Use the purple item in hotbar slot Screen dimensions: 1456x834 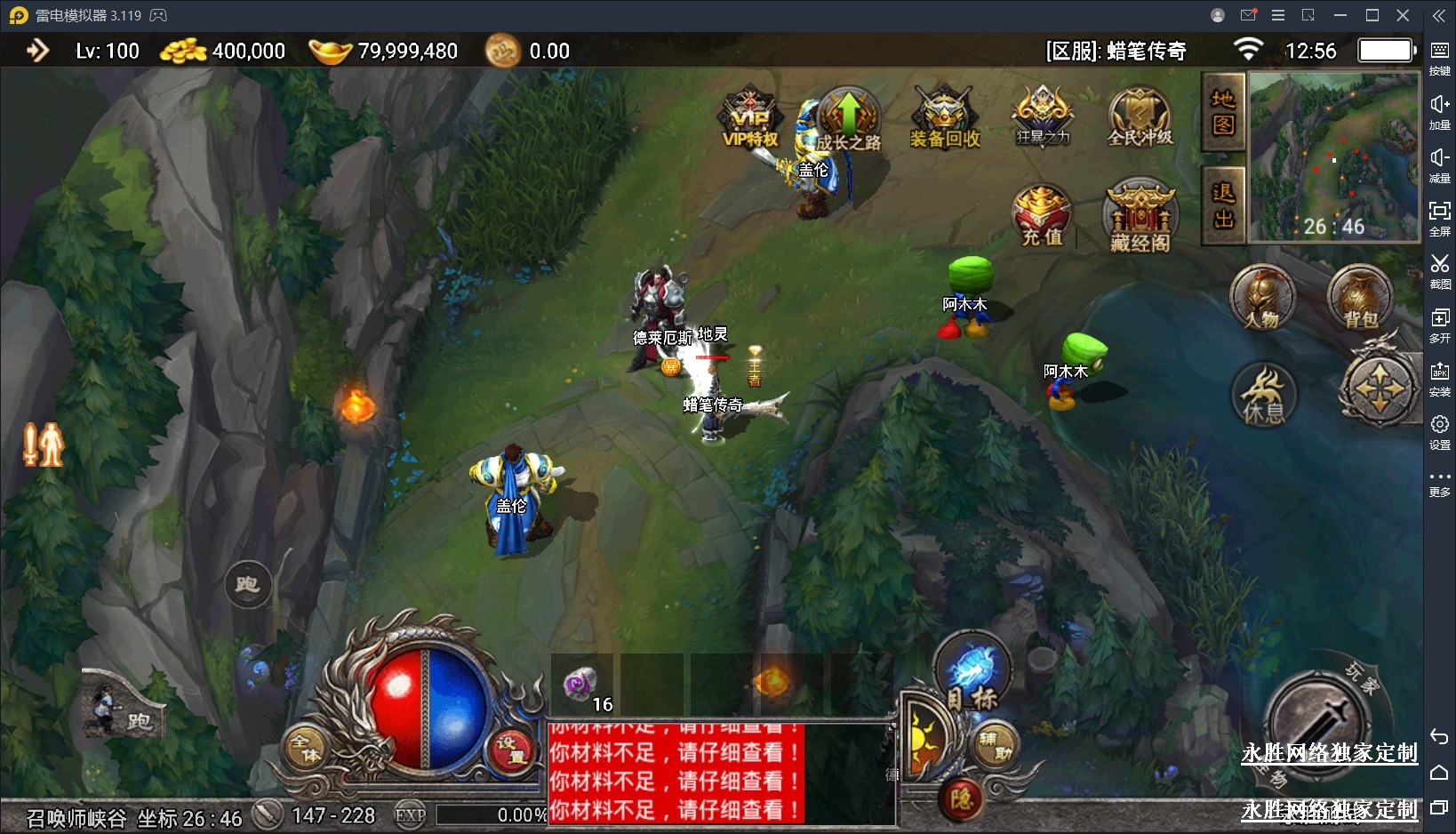coord(581,686)
